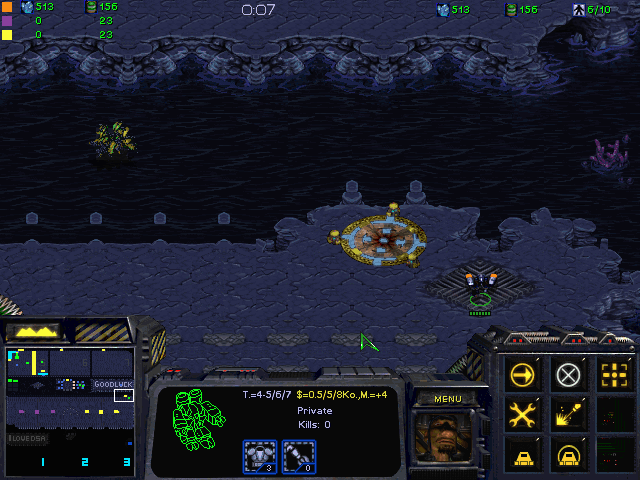The width and height of the screenshot is (640, 480).
Task: Open the game MENU button
Action: coord(447,399)
